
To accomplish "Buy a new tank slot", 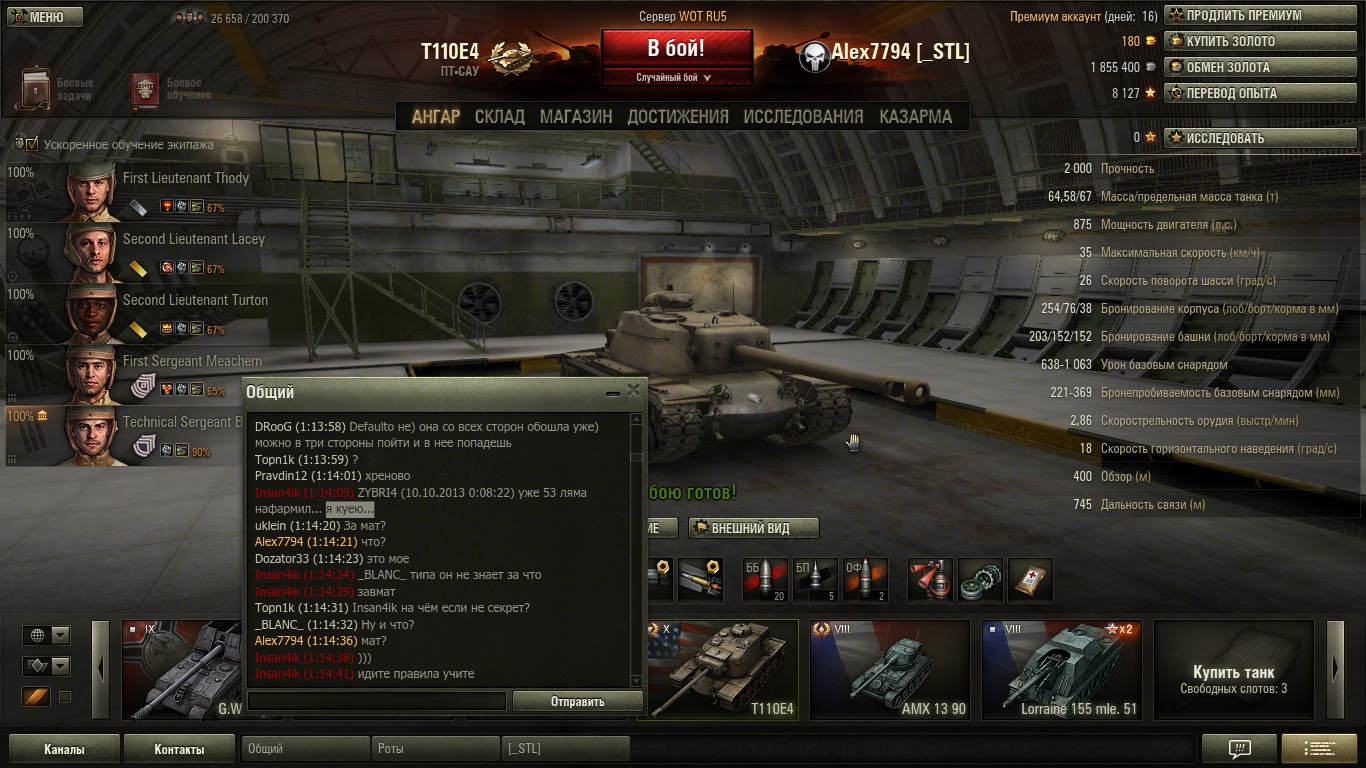I will click(x=1233, y=669).
